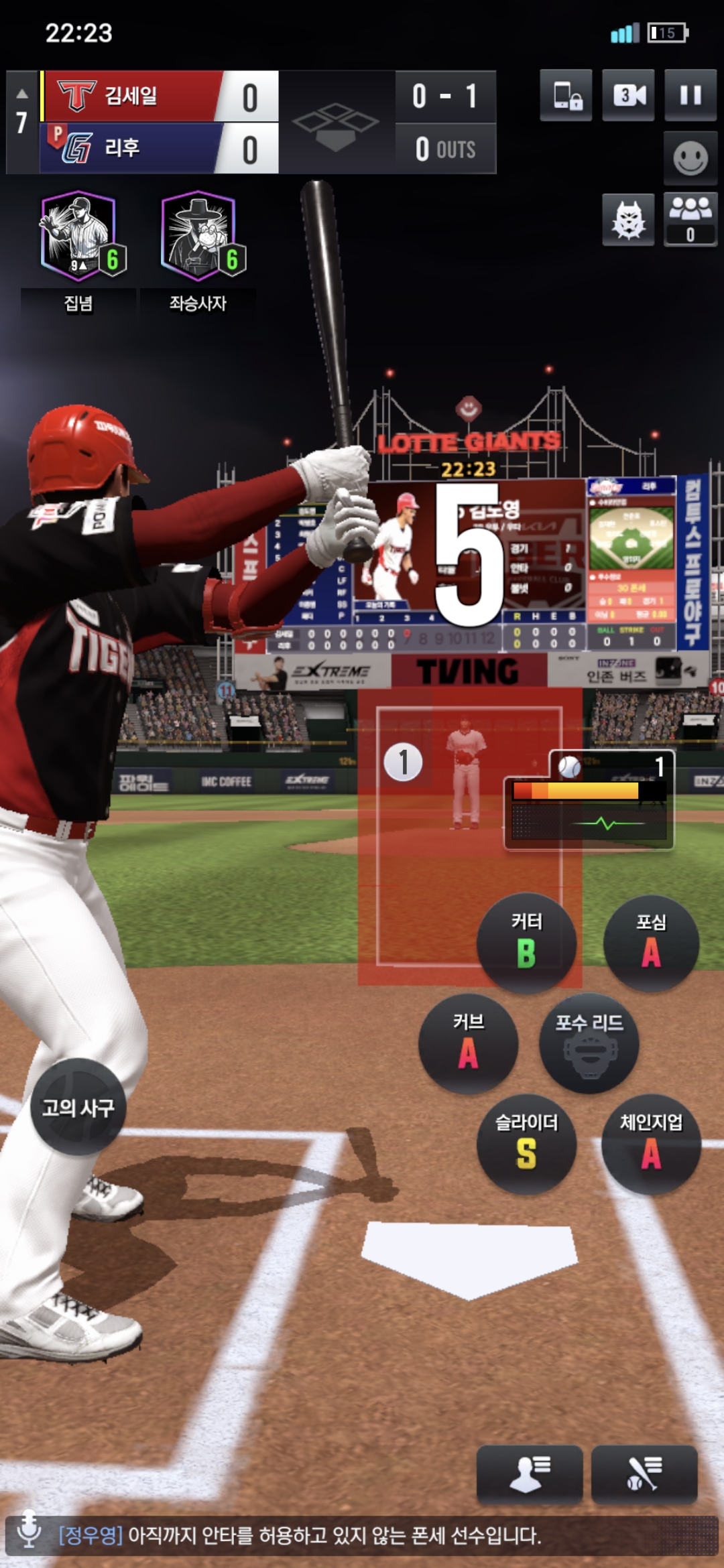Choose the 포심 fastball pitch

click(651, 943)
